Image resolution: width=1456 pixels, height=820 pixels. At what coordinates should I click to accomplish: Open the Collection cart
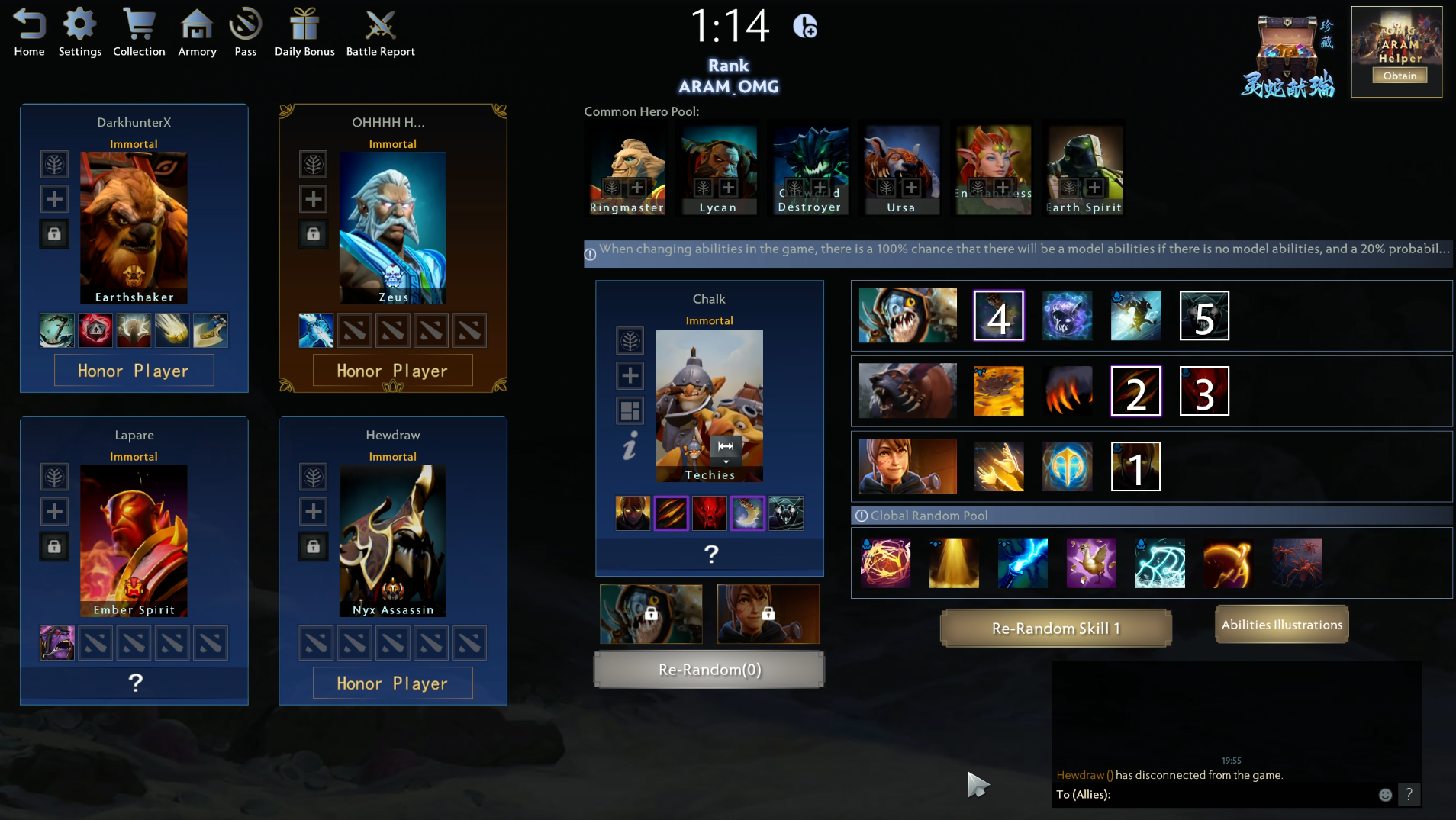(139, 33)
